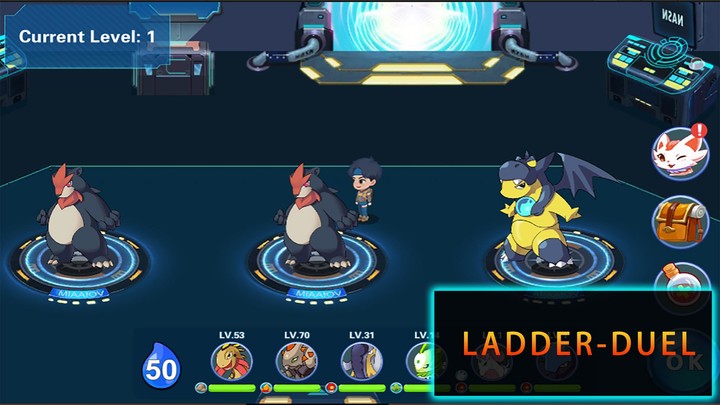Select the LV.70 gray beast pet

(296, 361)
